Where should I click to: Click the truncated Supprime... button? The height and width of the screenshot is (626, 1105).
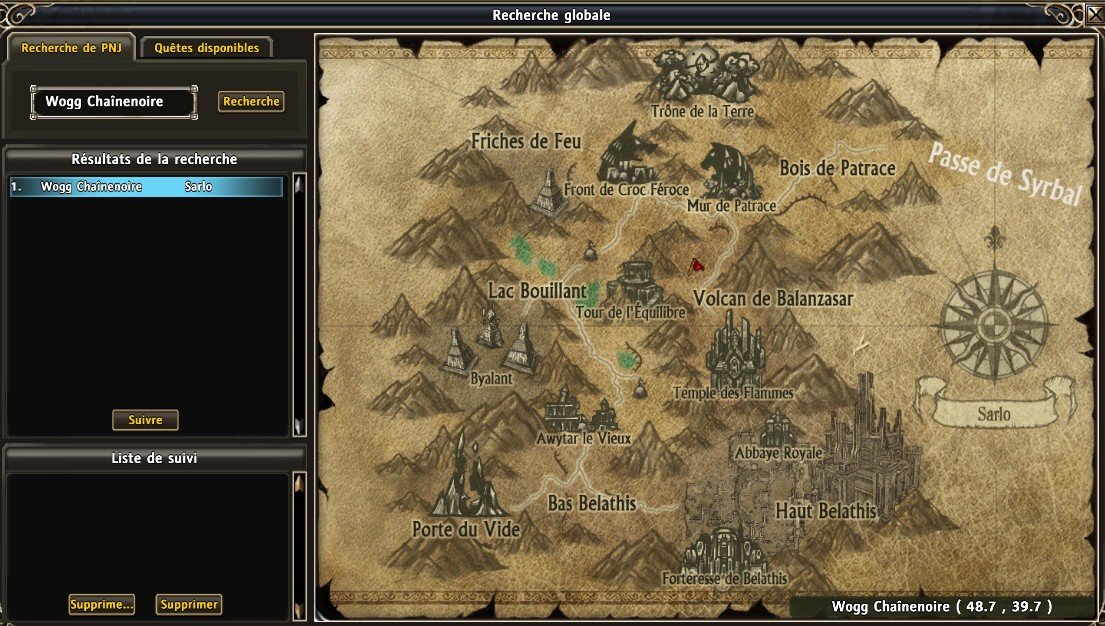pyautogui.click(x=101, y=605)
